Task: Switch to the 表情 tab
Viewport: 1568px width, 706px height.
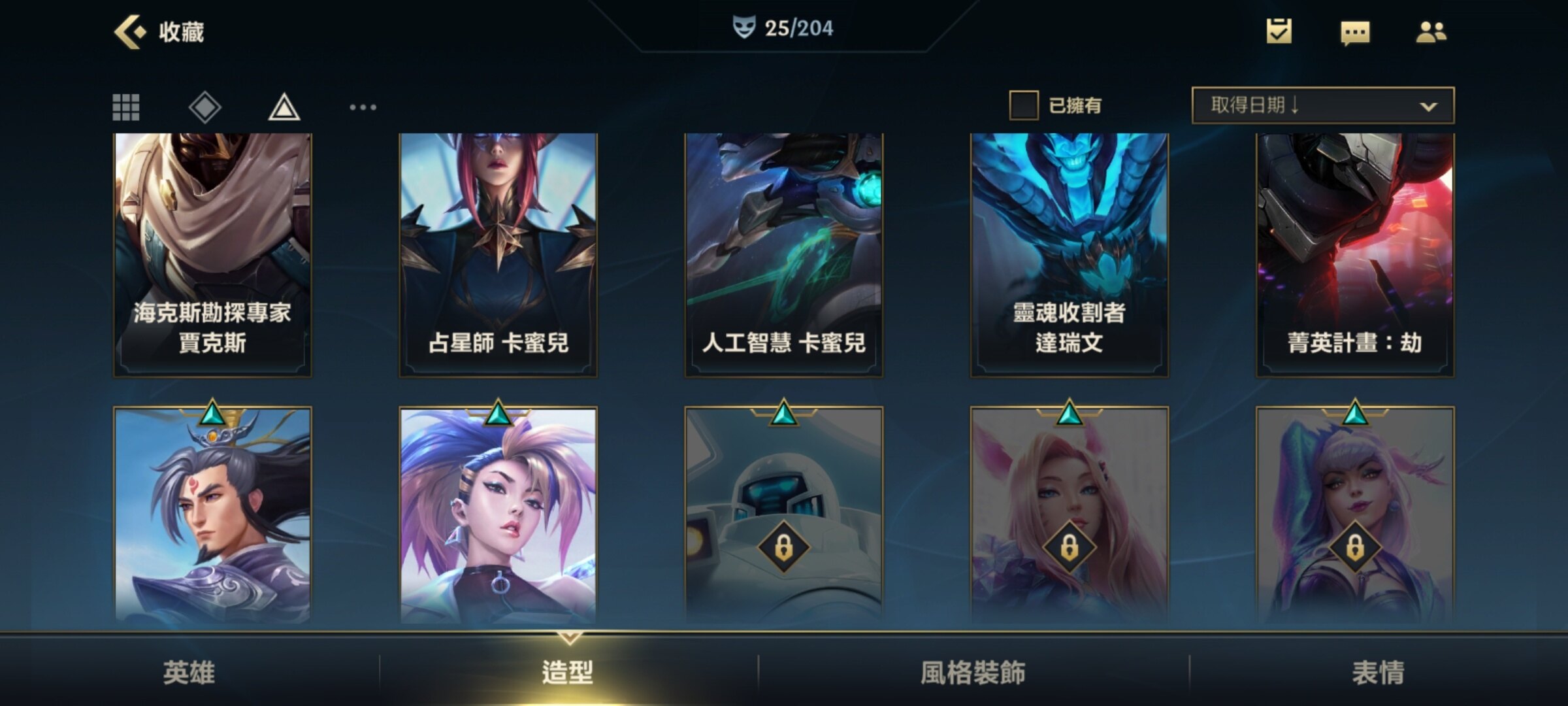Action: click(1378, 672)
